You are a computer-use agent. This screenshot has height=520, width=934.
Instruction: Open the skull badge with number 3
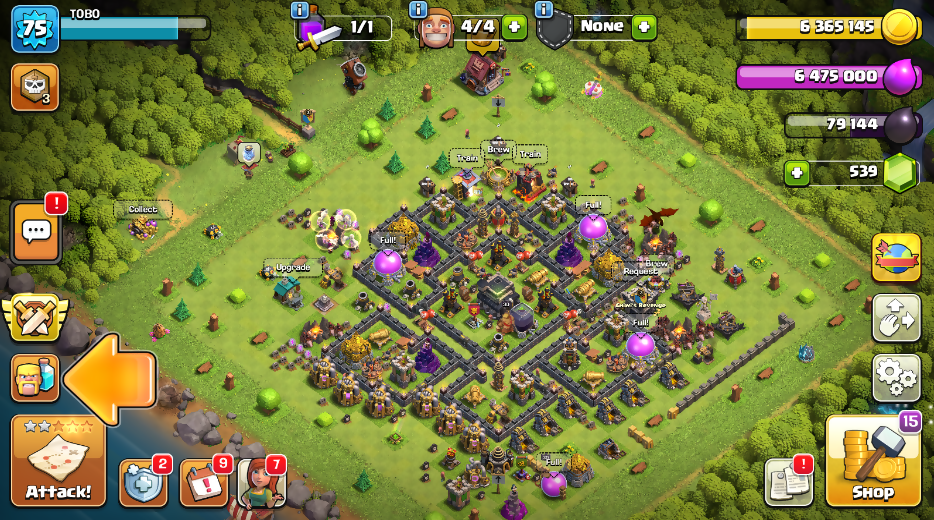coord(34,87)
